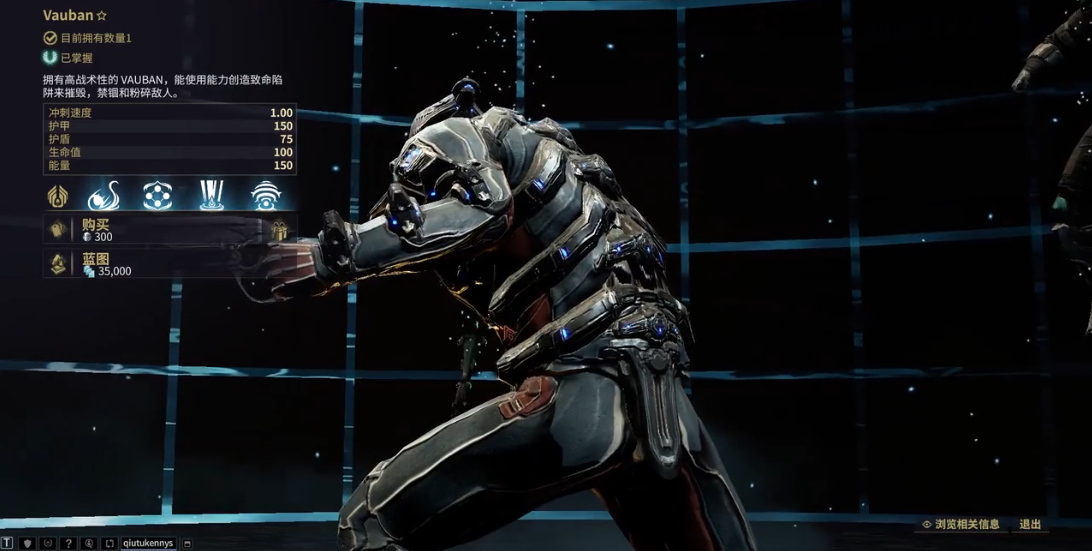Image resolution: width=1092 pixels, height=551 pixels.
Task: Select the shield icon chat tab
Action: click(29, 543)
